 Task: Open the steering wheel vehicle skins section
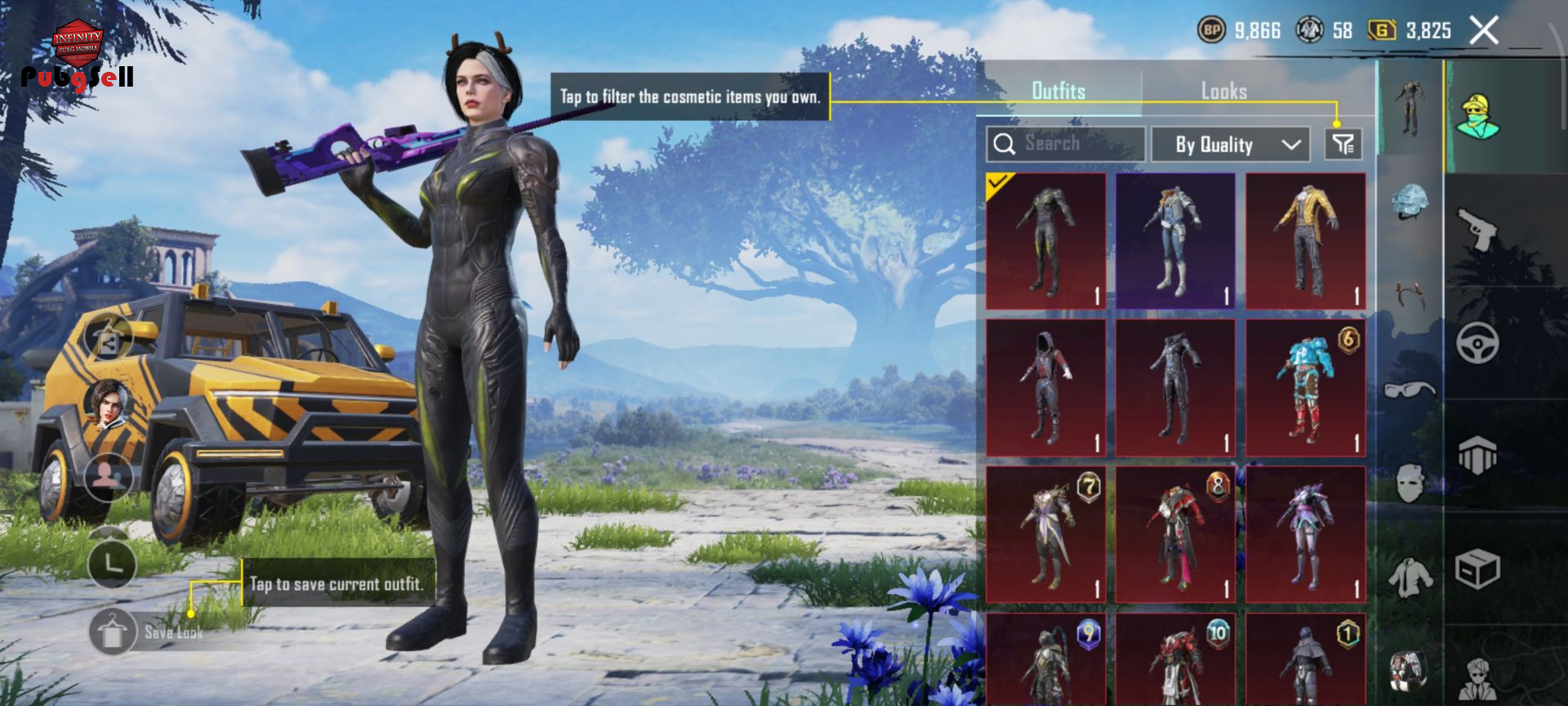[1477, 343]
